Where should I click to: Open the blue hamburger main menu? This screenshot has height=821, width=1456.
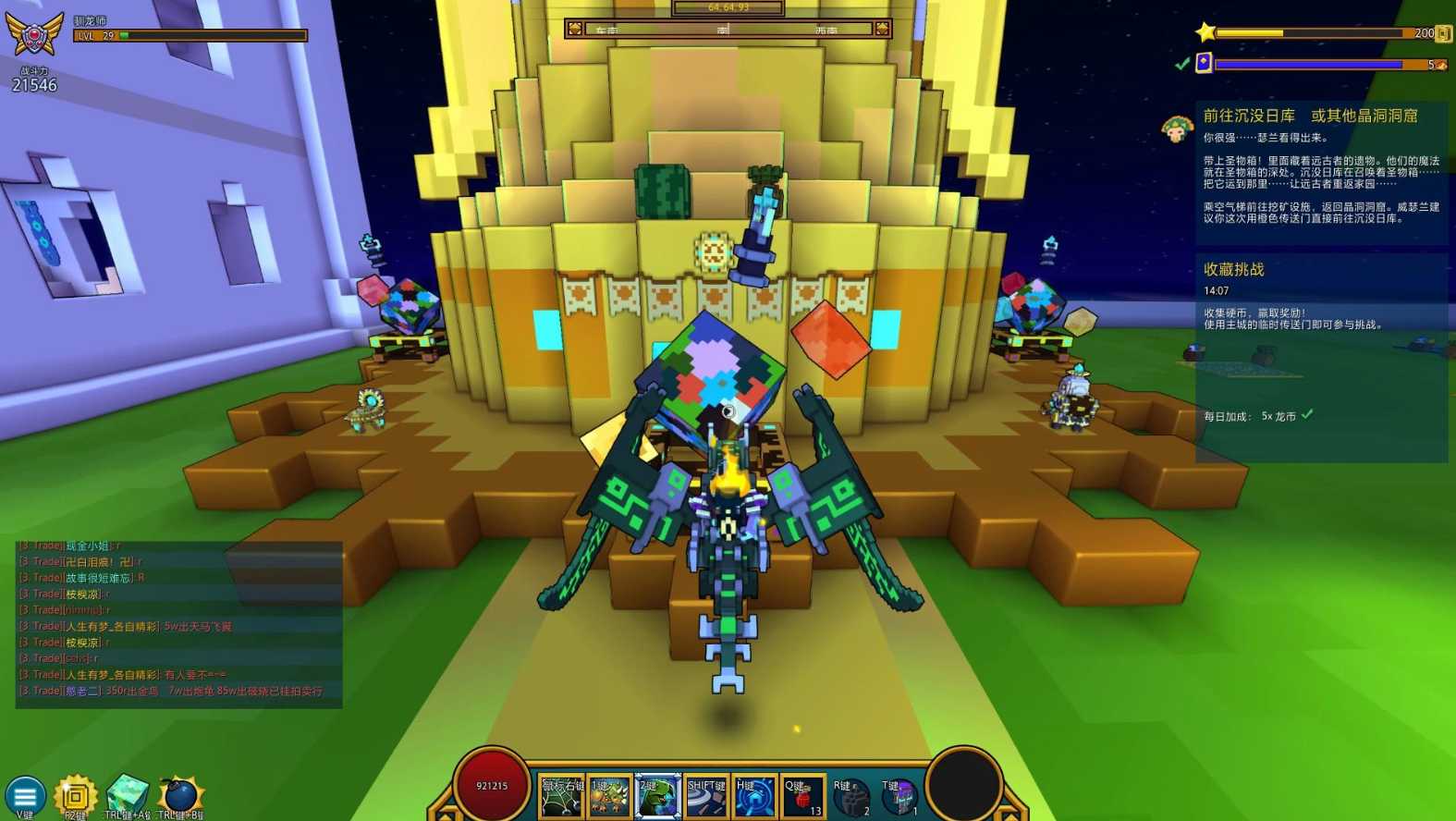(25, 796)
